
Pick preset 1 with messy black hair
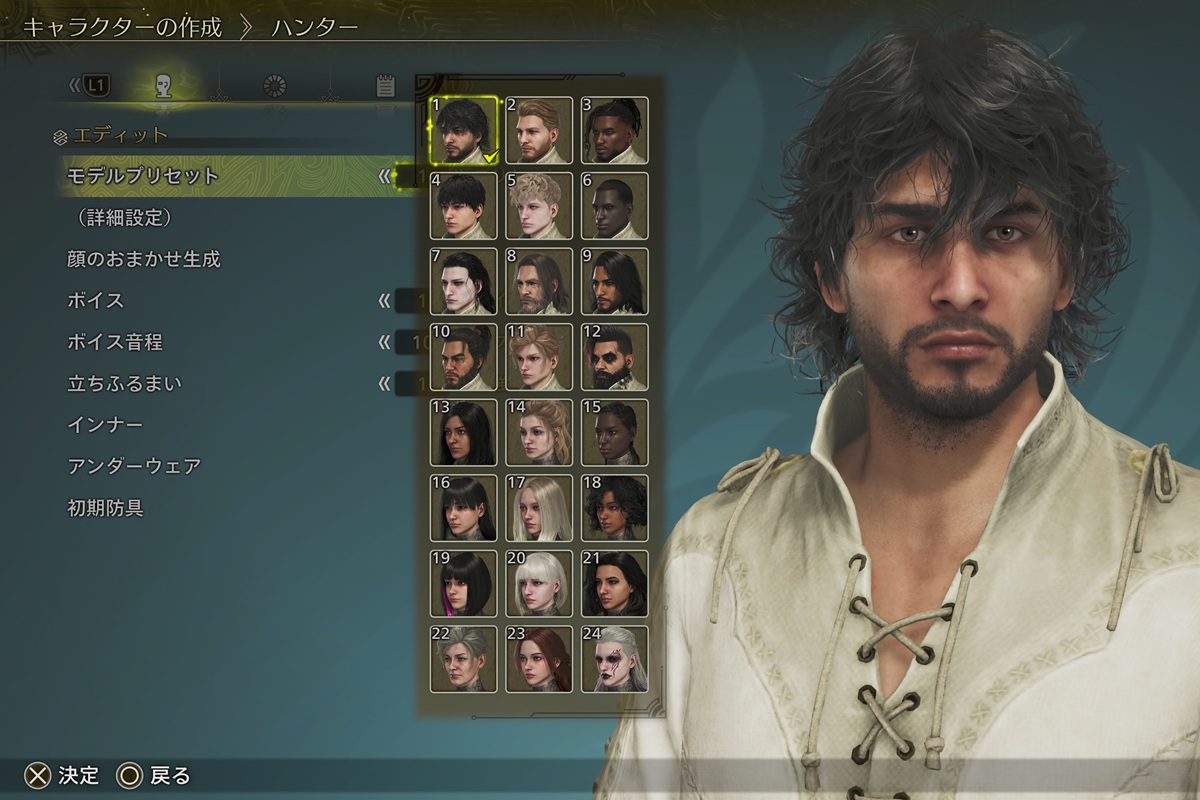click(464, 130)
